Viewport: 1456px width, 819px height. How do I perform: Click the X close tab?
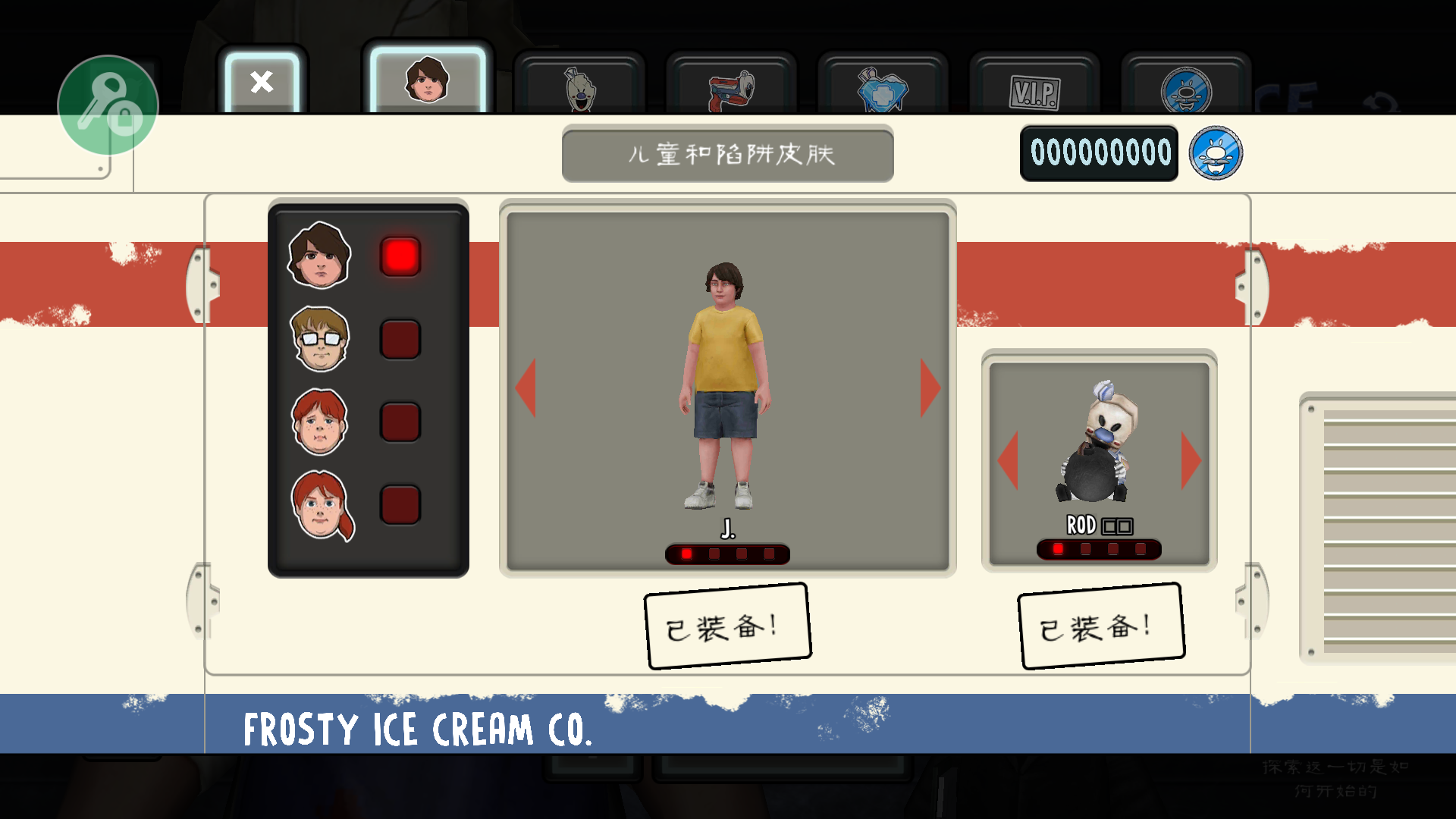point(262,83)
